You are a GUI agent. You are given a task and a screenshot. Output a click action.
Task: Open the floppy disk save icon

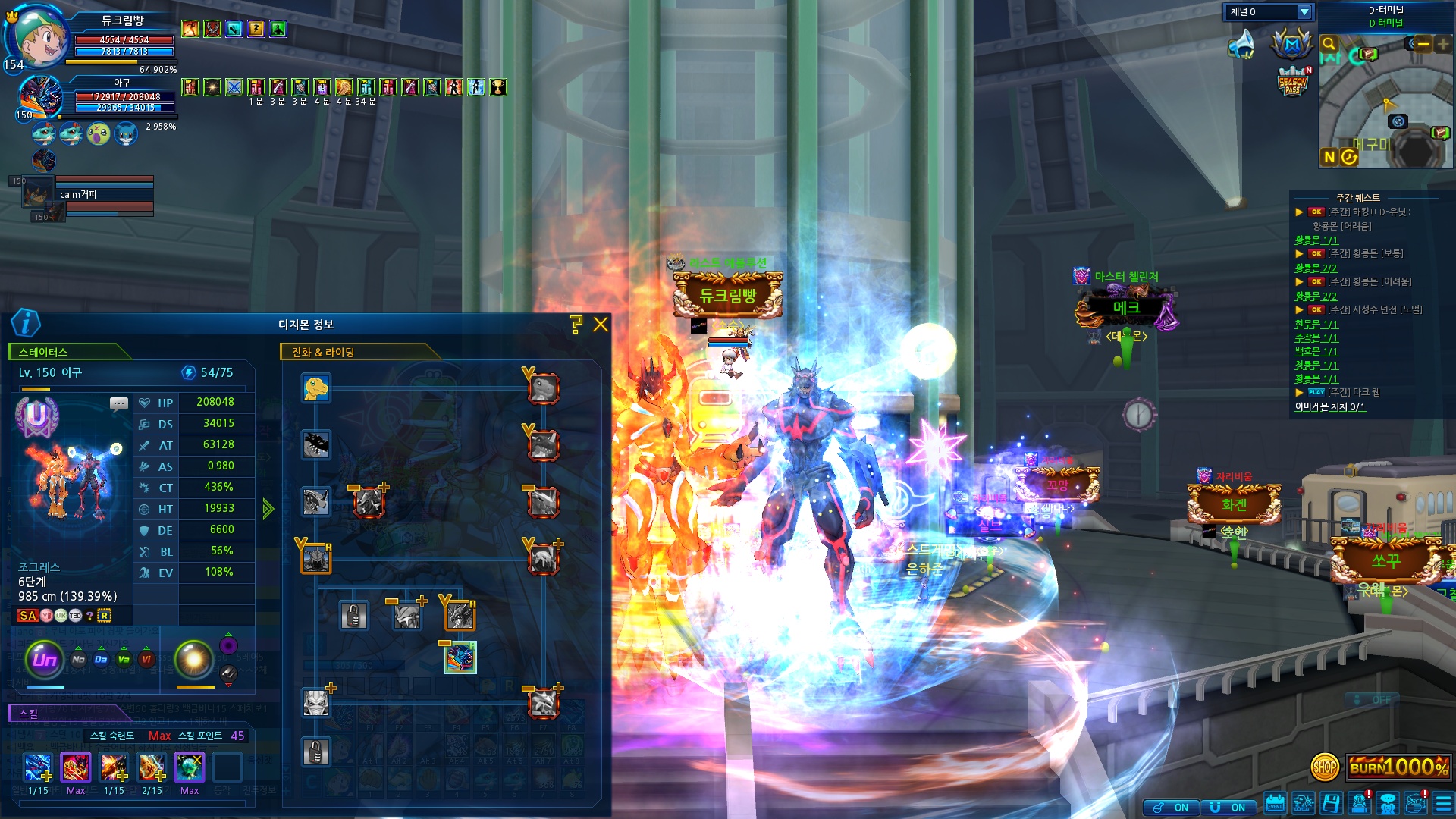tap(1331, 803)
